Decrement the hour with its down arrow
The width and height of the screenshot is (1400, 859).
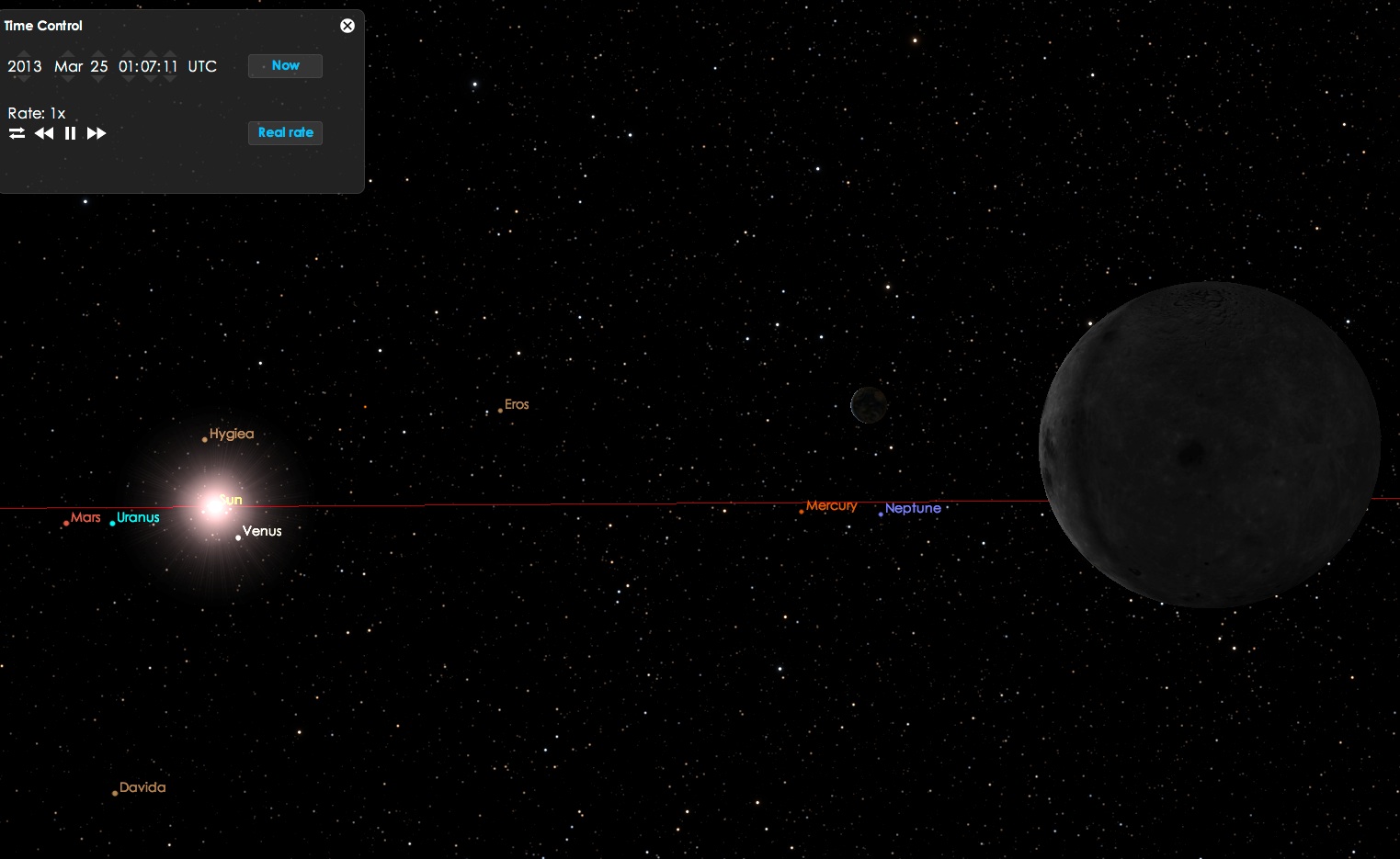(127, 79)
